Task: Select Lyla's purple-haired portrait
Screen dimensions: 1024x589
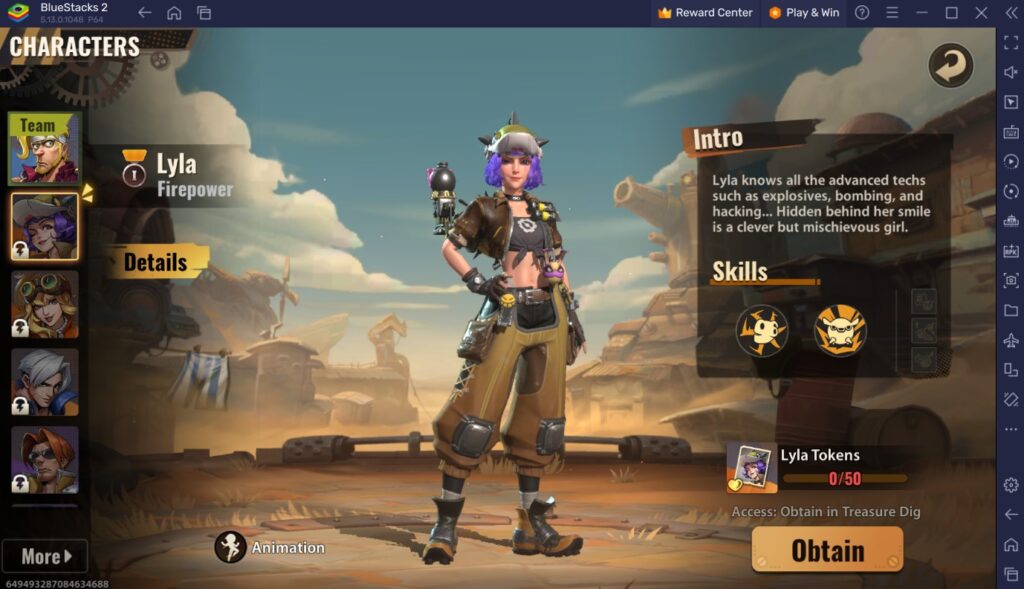Action: coord(44,226)
